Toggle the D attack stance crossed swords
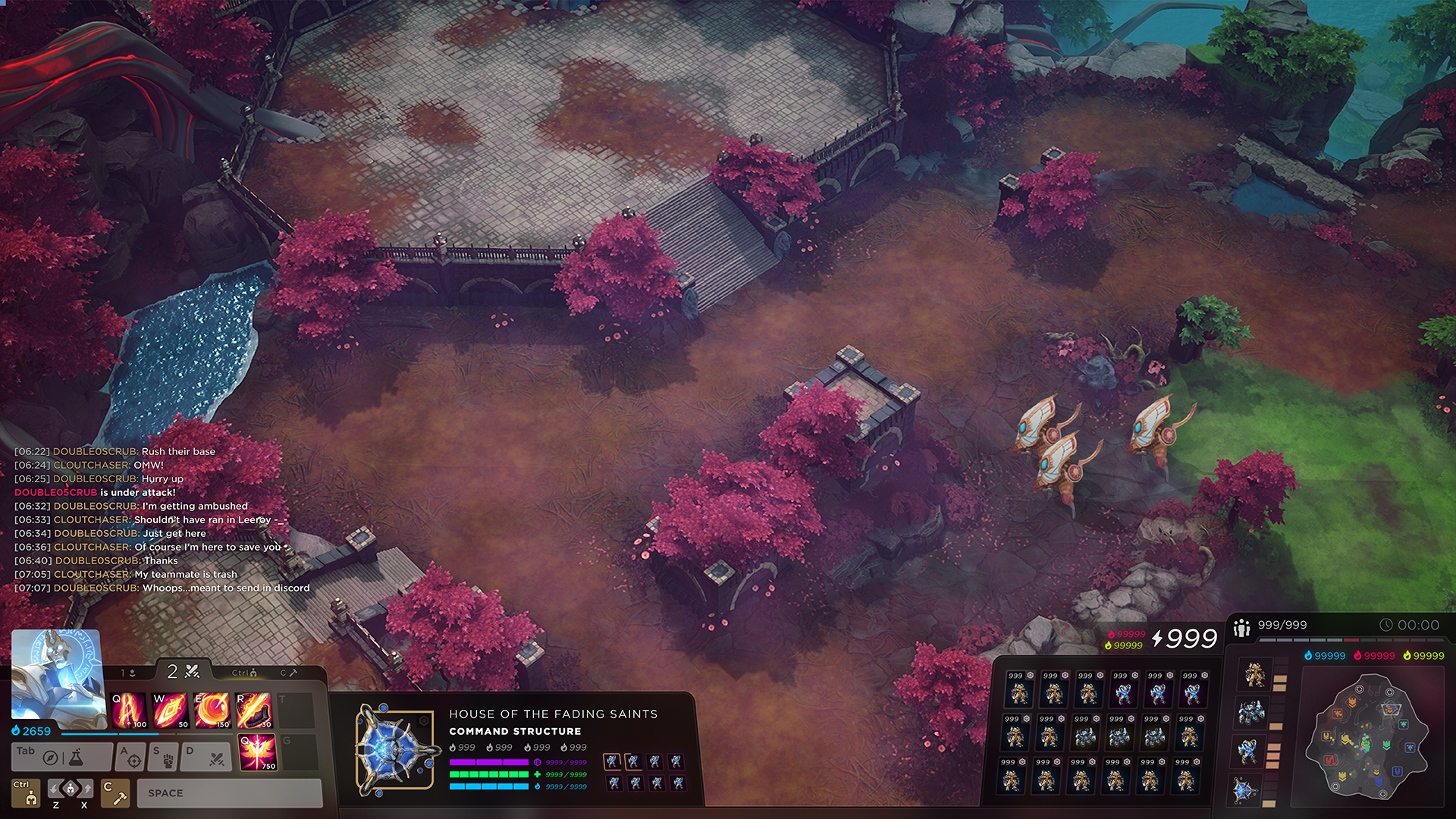Image resolution: width=1456 pixels, height=819 pixels. [x=216, y=759]
